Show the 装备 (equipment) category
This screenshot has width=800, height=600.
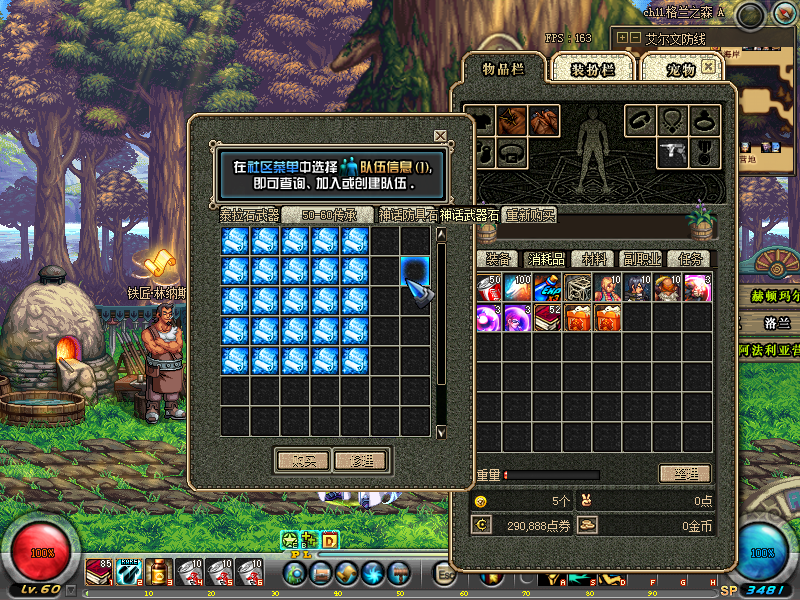point(498,259)
